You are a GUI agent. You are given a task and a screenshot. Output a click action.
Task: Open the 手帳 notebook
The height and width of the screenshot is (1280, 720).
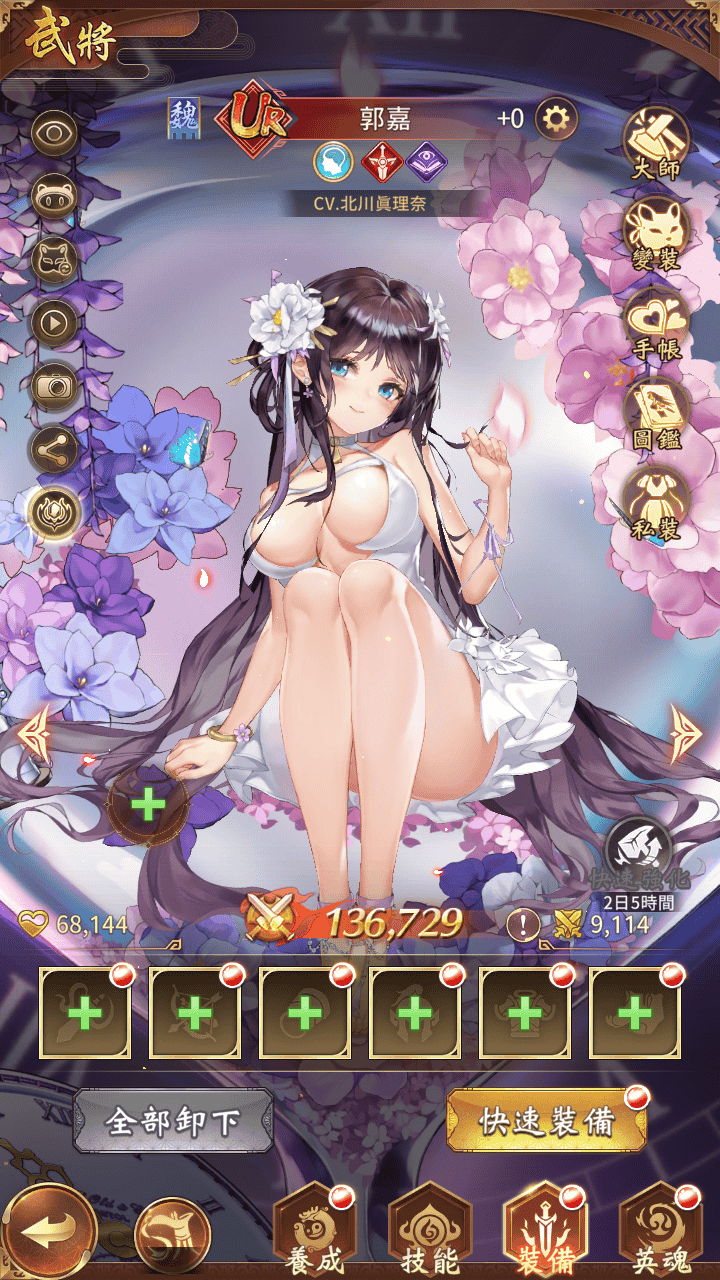tap(656, 320)
